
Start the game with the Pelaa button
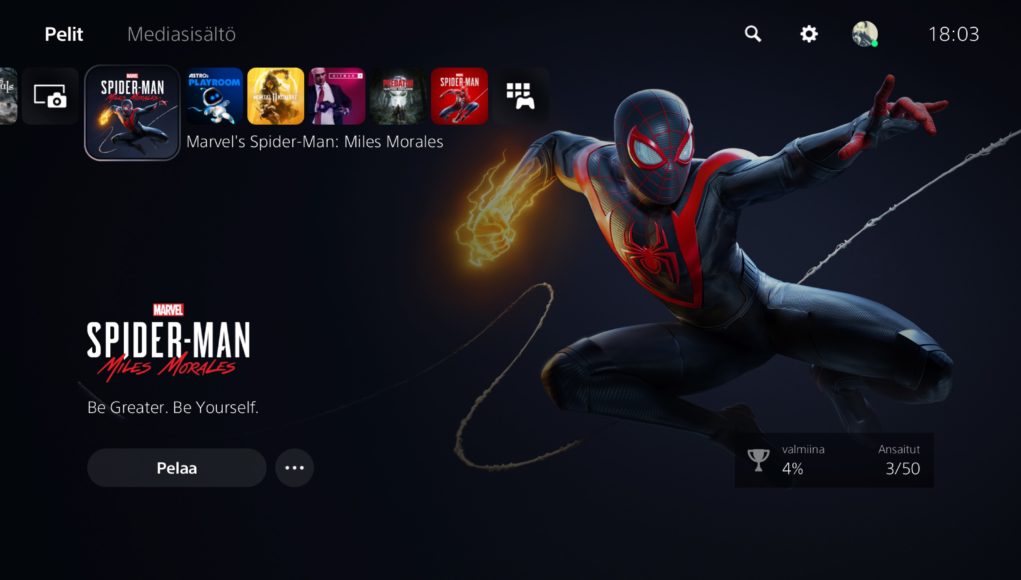(177, 468)
